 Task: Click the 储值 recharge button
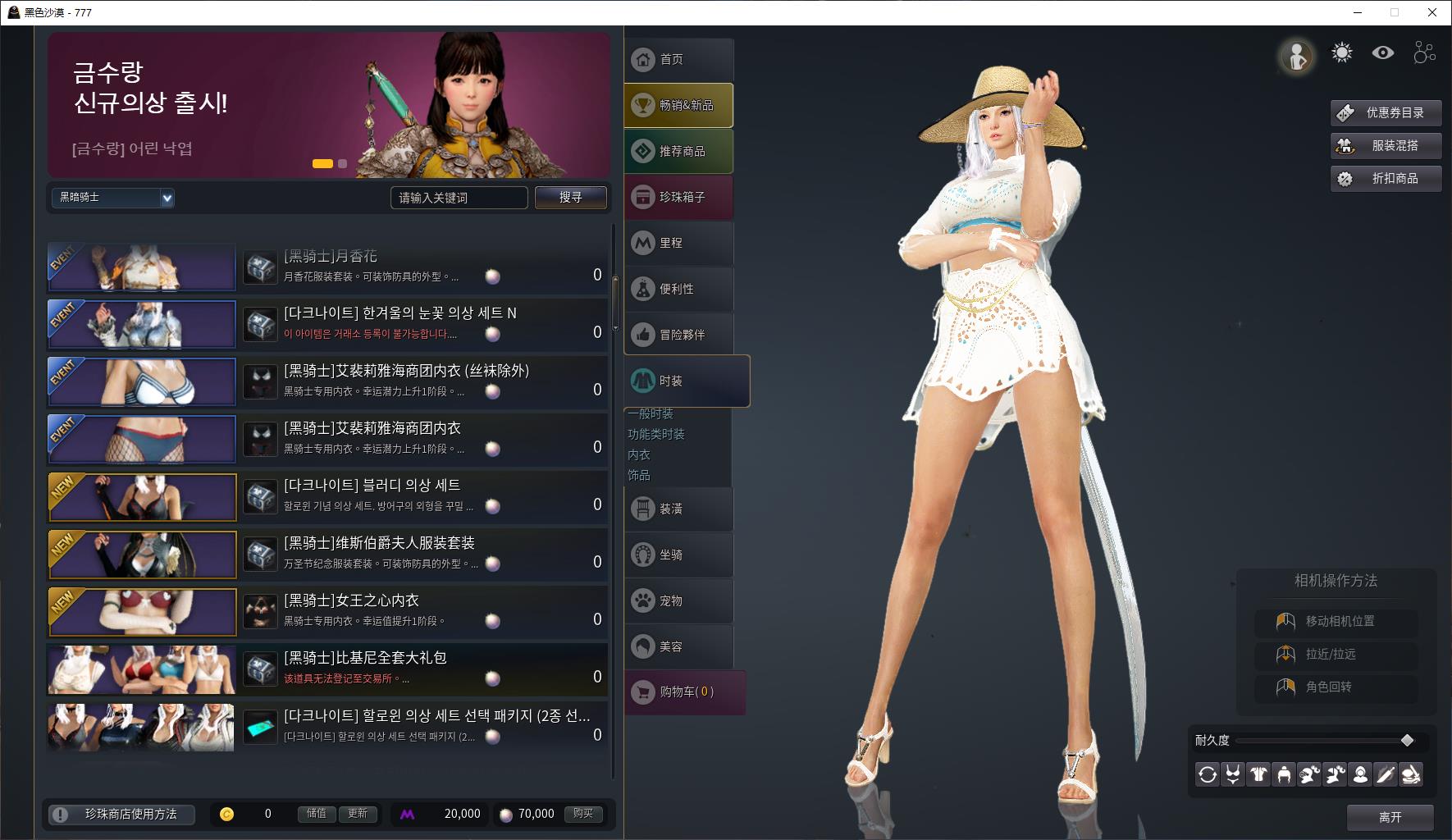click(x=317, y=814)
